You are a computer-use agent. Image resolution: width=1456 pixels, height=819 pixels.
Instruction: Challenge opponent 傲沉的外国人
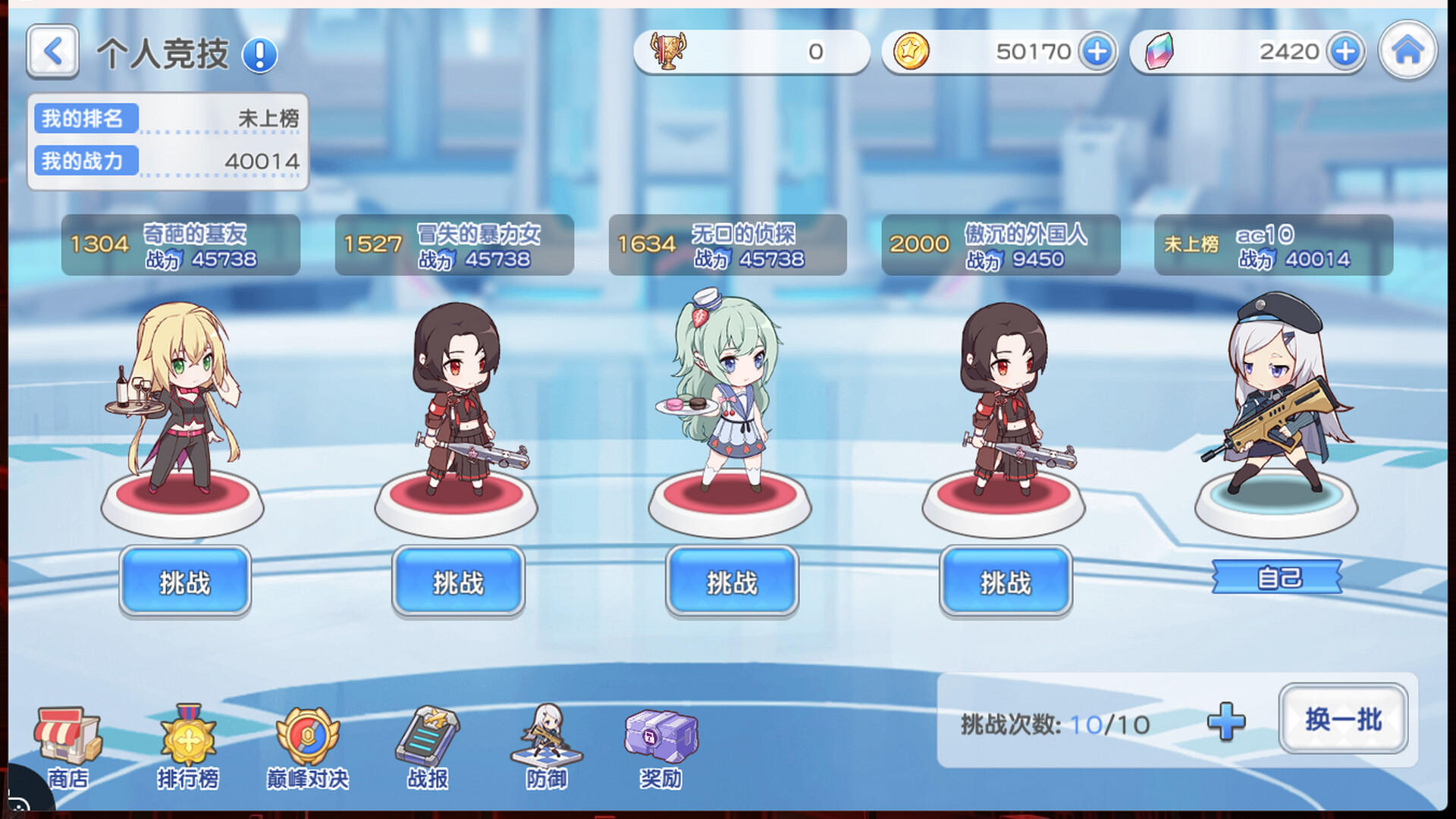point(1005,581)
